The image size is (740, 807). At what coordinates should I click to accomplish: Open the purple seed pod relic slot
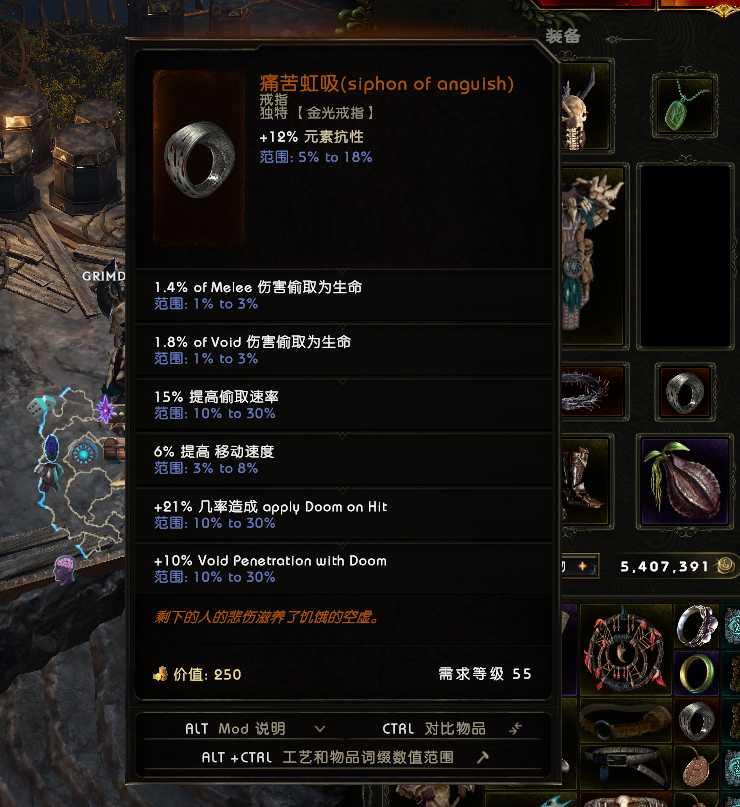(x=684, y=482)
